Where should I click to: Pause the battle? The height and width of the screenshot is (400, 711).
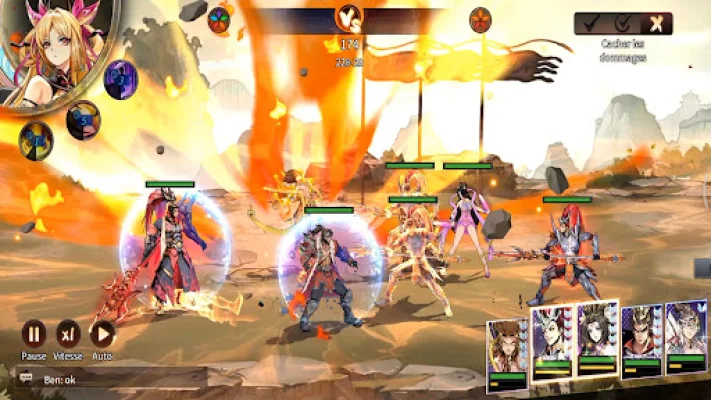[x=34, y=334]
